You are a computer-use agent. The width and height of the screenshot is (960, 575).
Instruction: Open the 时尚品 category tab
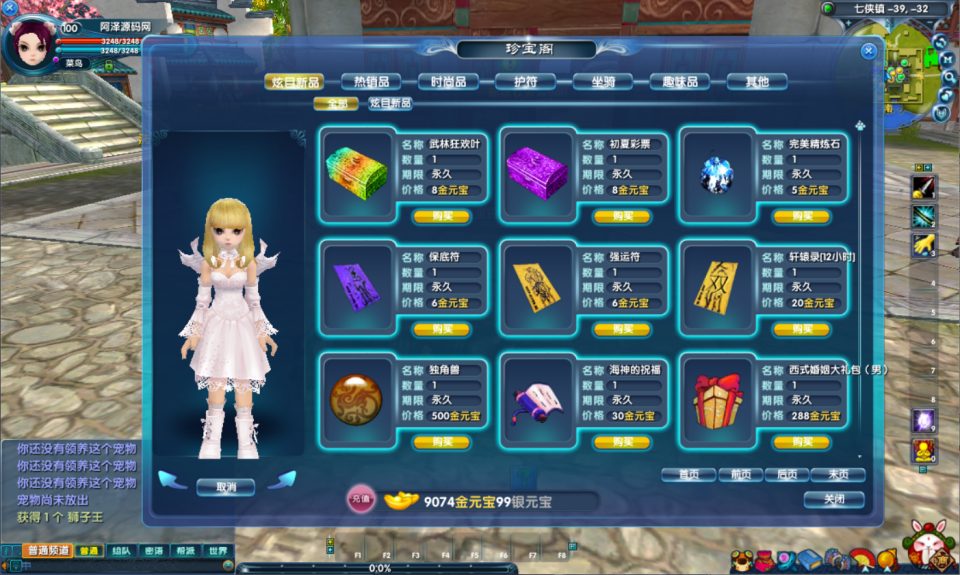pyautogui.click(x=448, y=82)
